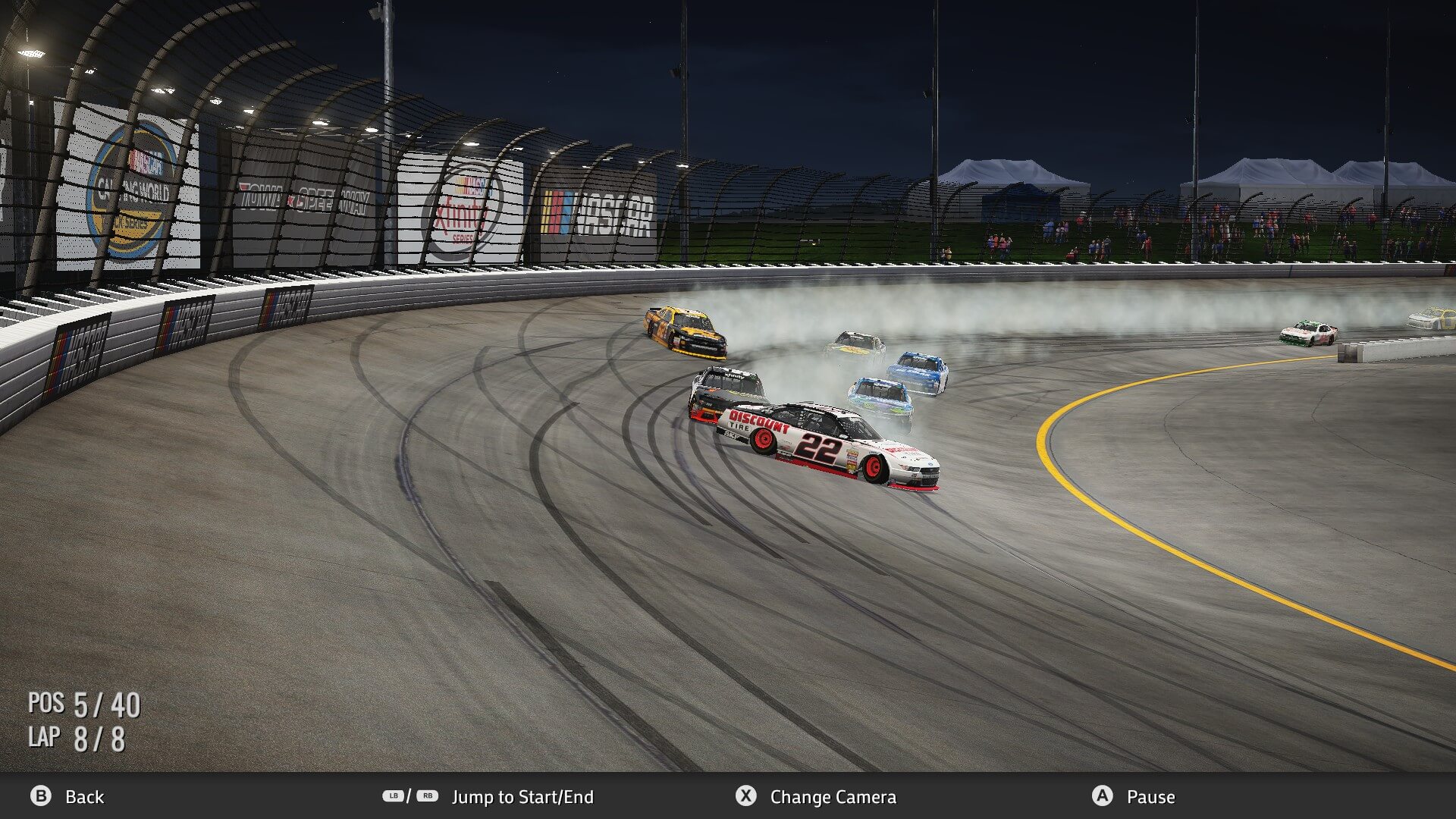1456x819 pixels.
Task: Go back using the Back label
Action: [84, 797]
